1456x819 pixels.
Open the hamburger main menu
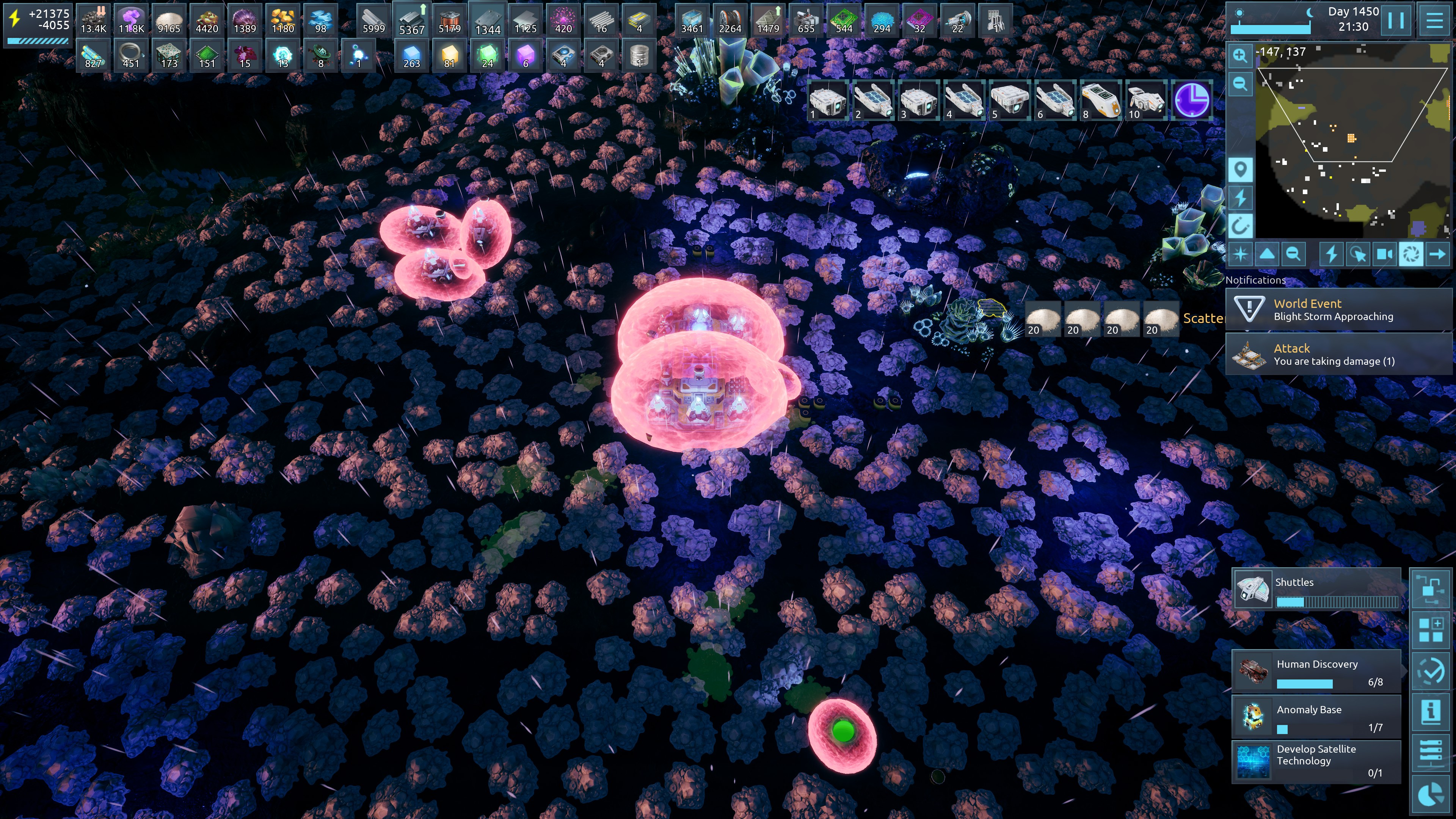1434,20
